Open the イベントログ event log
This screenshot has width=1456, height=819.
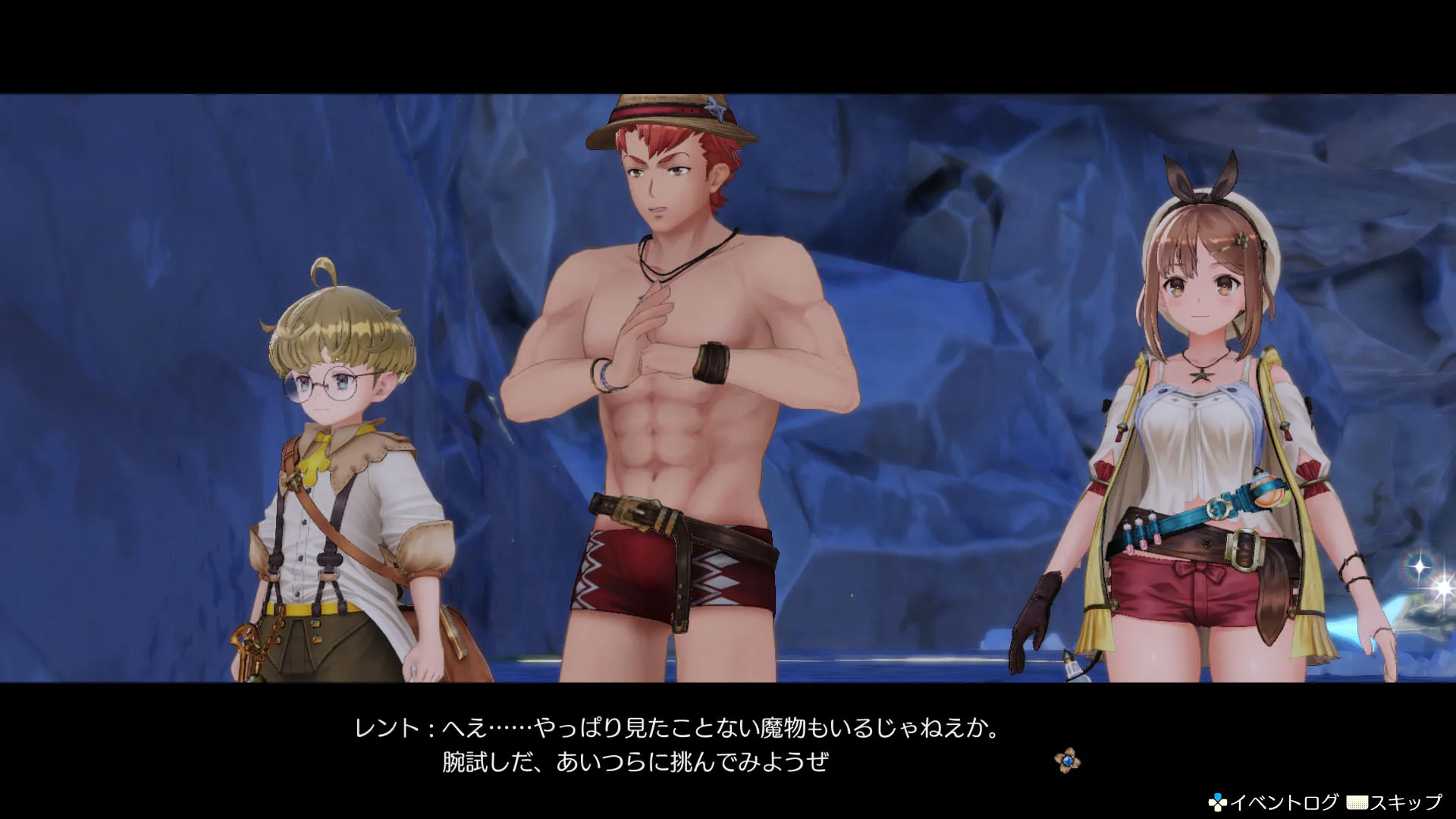(x=1275, y=802)
